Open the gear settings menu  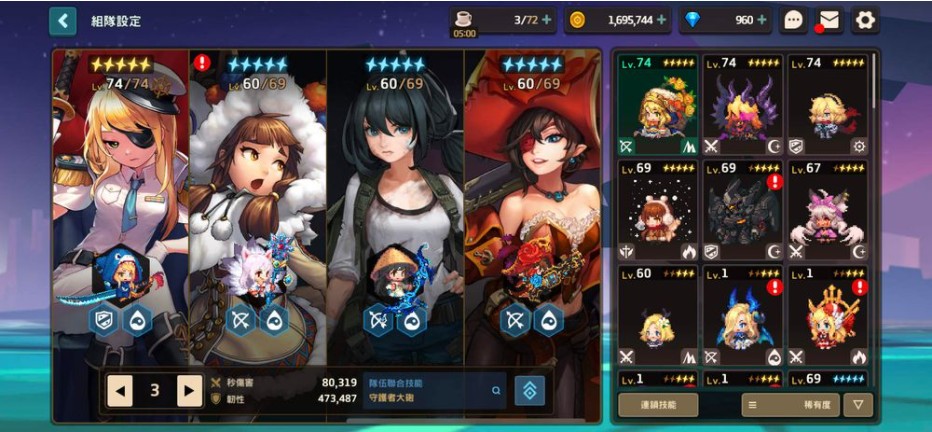click(864, 20)
